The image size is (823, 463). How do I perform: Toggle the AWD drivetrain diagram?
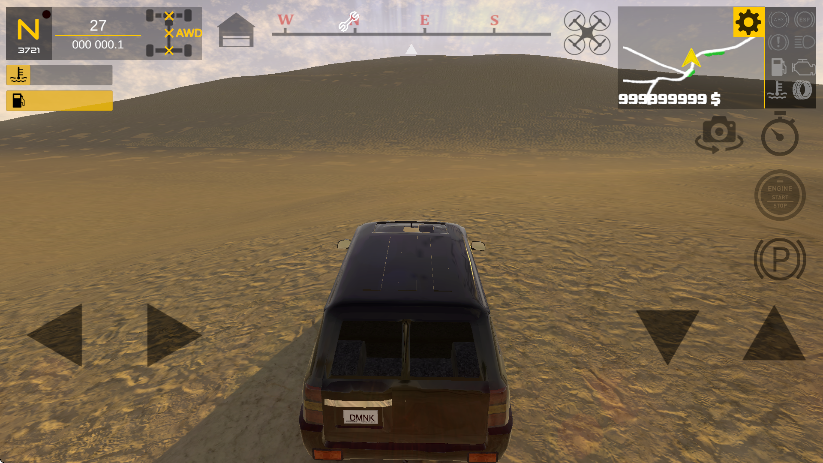[174, 32]
